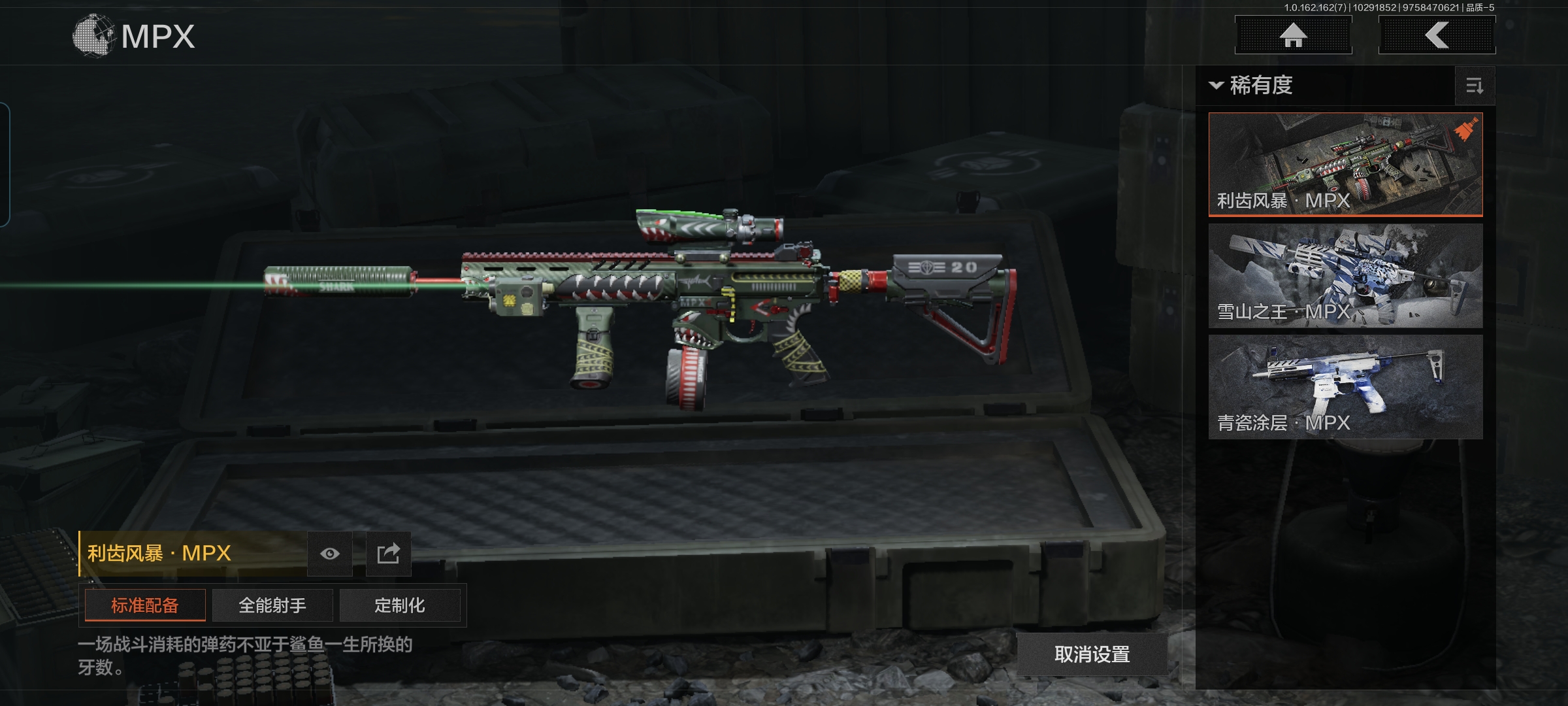The height and width of the screenshot is (706, 1568).
Task: Choose the 雪山之王 MPX skin
Action: (x=1345, y=275)
